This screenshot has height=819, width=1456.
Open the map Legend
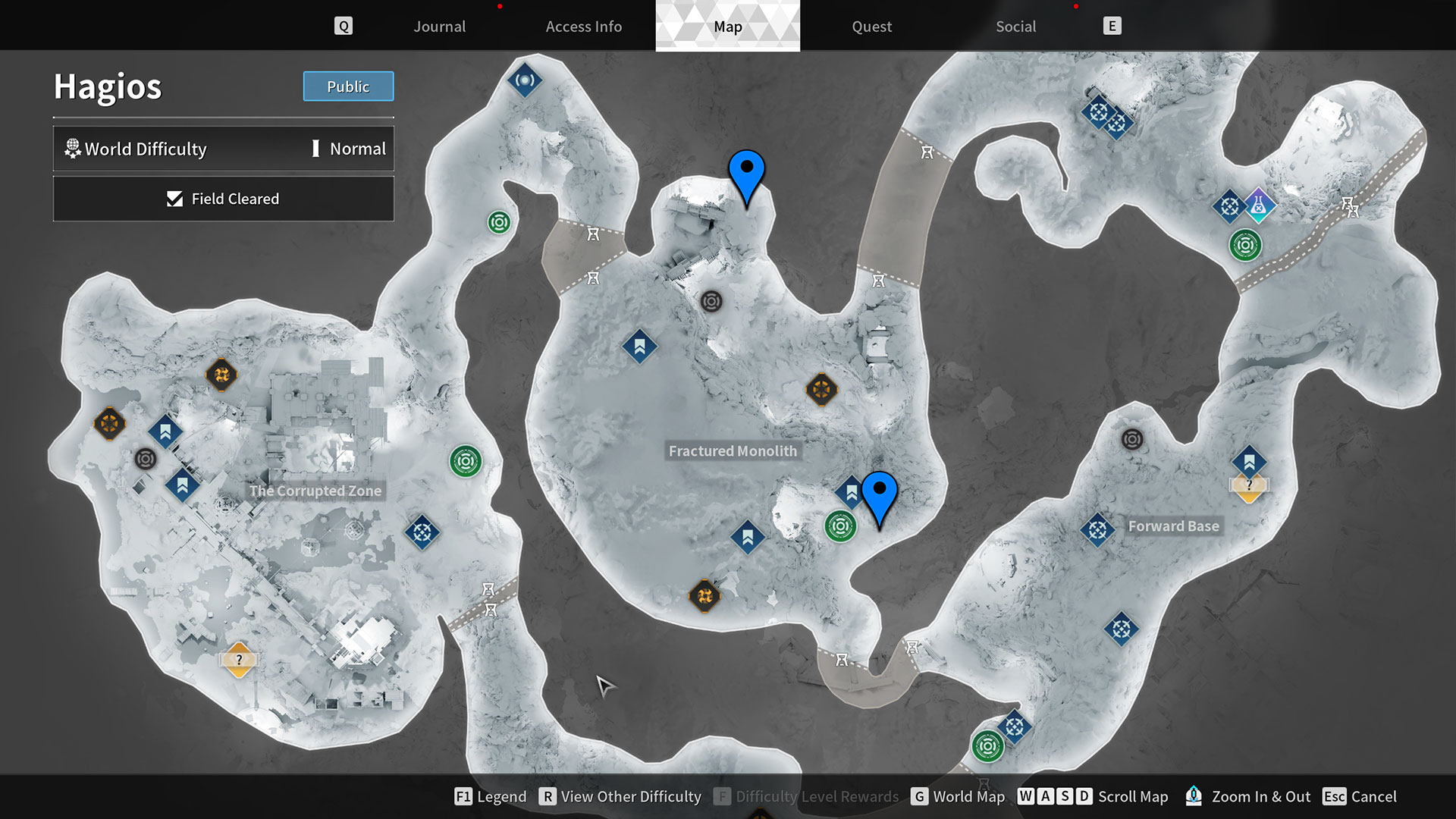490,796
